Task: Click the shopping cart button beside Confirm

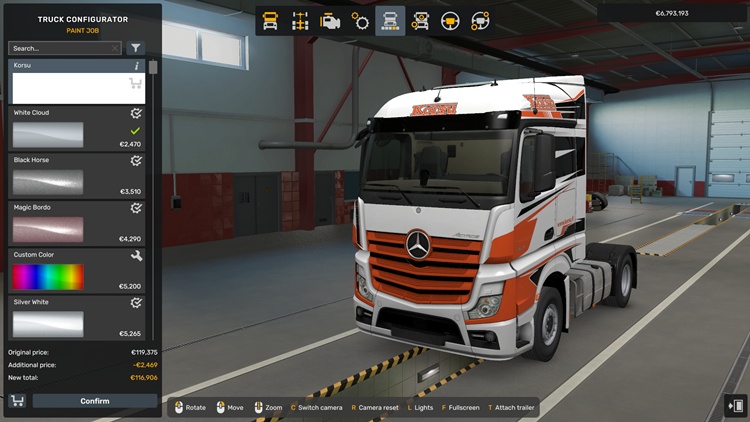Action: [x=17, y=401]
